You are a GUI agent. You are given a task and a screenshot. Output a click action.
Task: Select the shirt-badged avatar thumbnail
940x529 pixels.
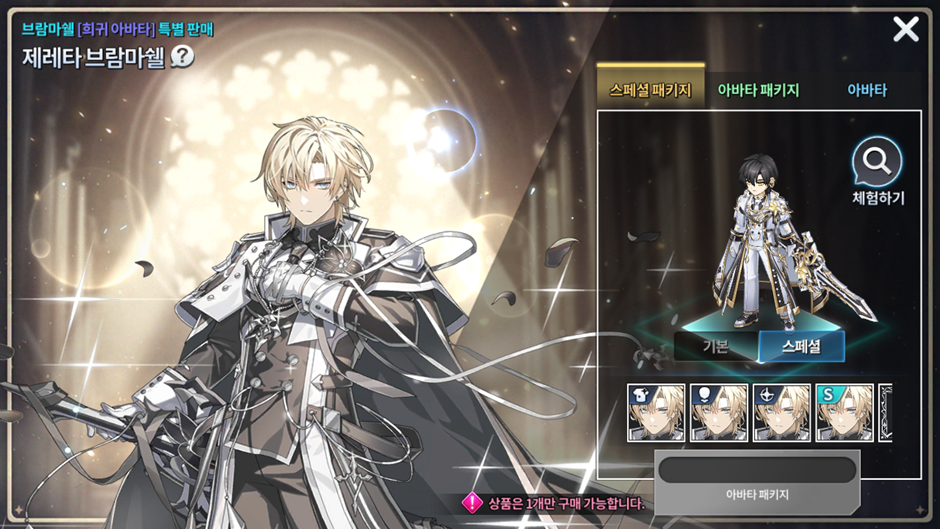coord(656,412)
